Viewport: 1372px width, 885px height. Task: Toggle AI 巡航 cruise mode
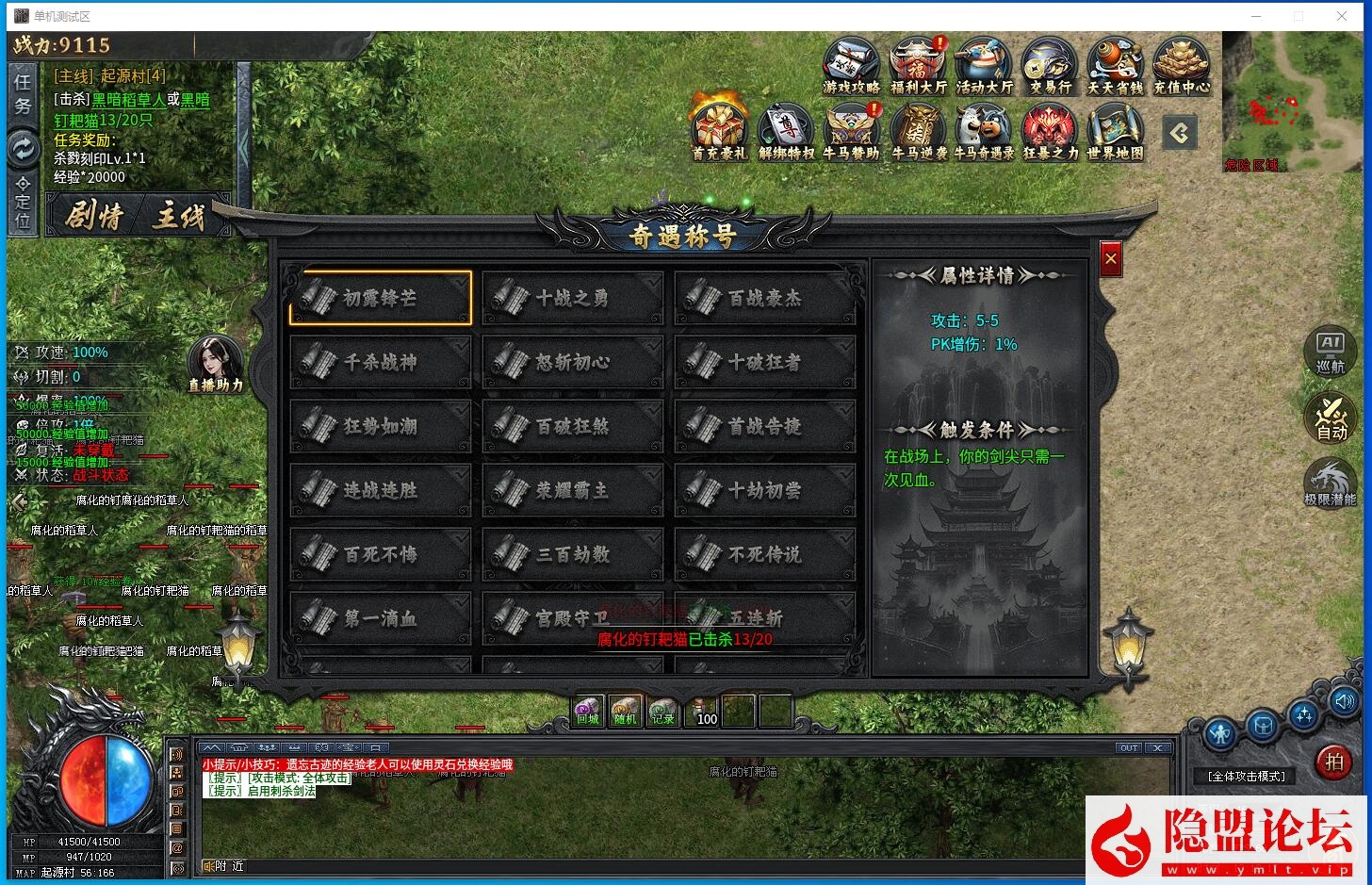[x=1330, y=351]
